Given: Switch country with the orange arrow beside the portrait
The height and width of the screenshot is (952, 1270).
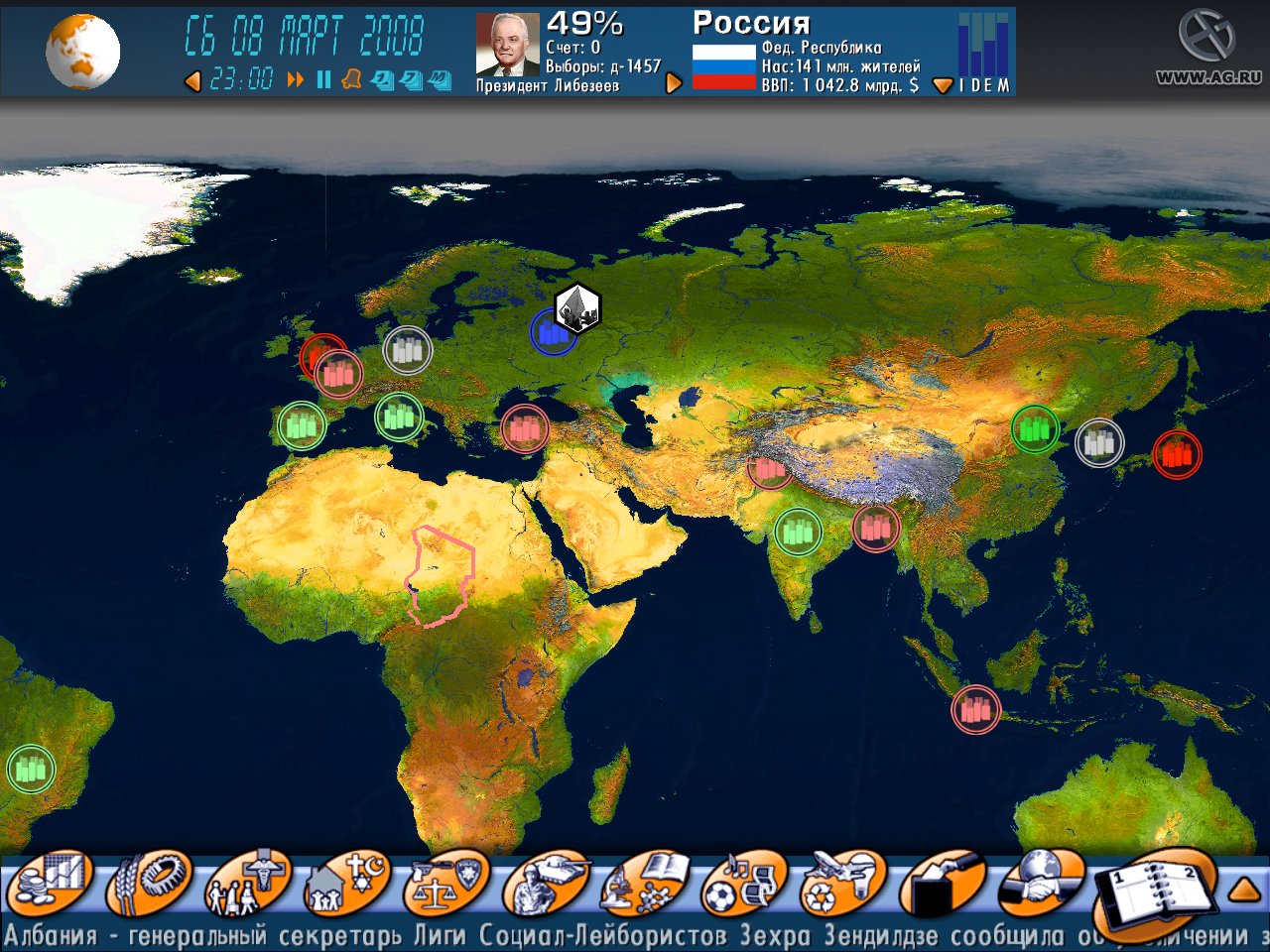Looking at the screenshot, I should click(673, 82).
